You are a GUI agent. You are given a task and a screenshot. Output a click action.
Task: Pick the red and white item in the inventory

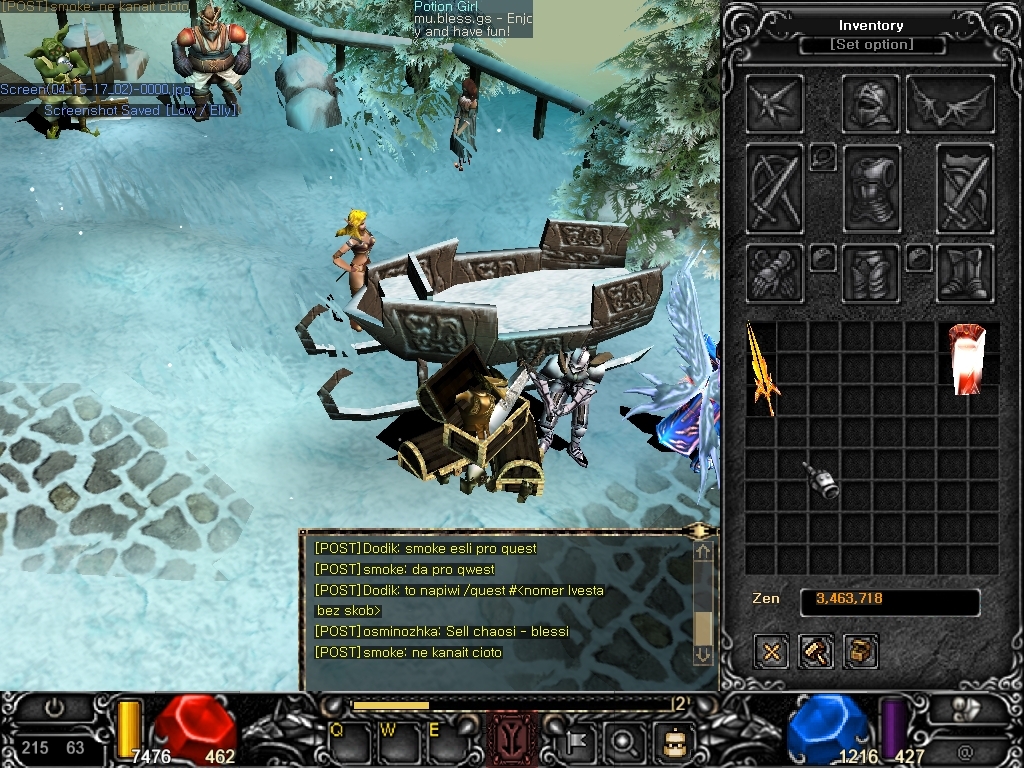click(967, 358)
